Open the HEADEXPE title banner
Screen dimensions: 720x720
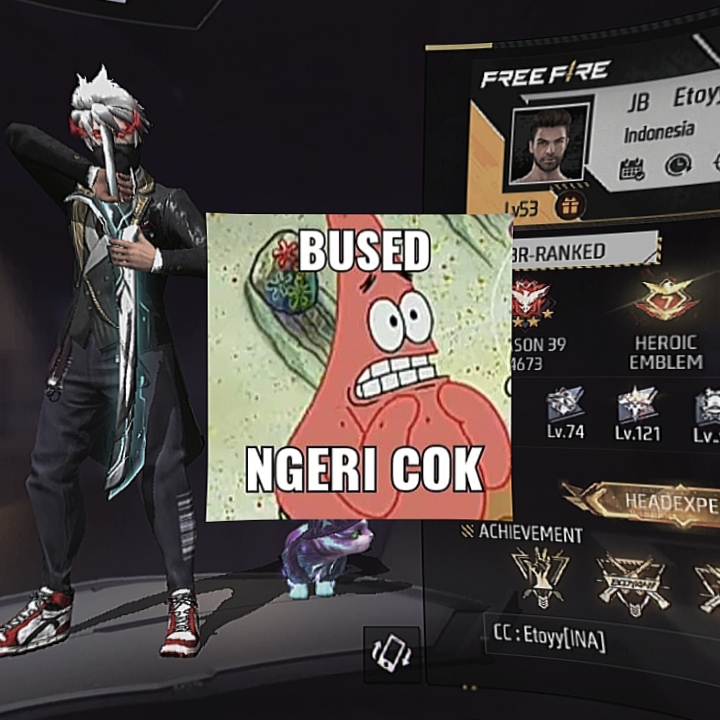(645, 499)
